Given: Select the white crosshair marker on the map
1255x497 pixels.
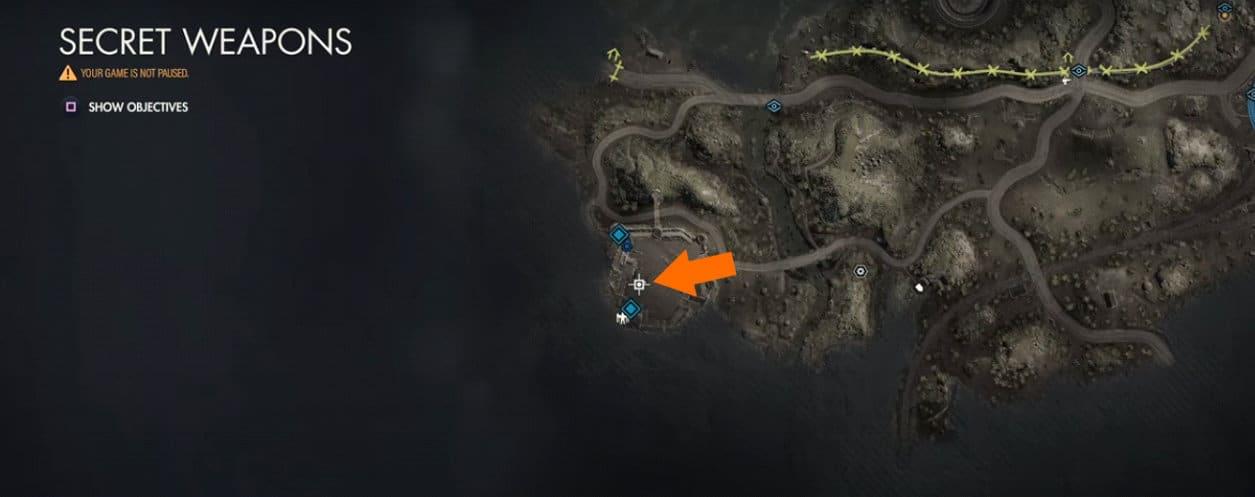Looking at the screenshot, I should pyautogui.click(x=639, y=285).
